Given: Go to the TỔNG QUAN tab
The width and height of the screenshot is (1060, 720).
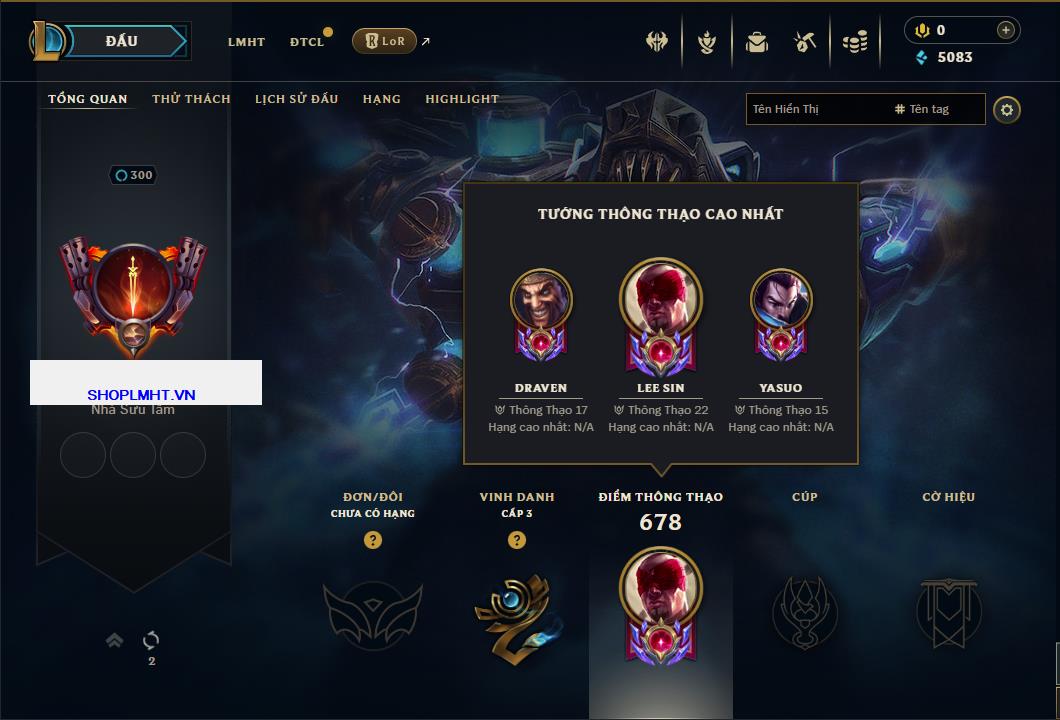Looking at the screenshot, I should [88, 99].
